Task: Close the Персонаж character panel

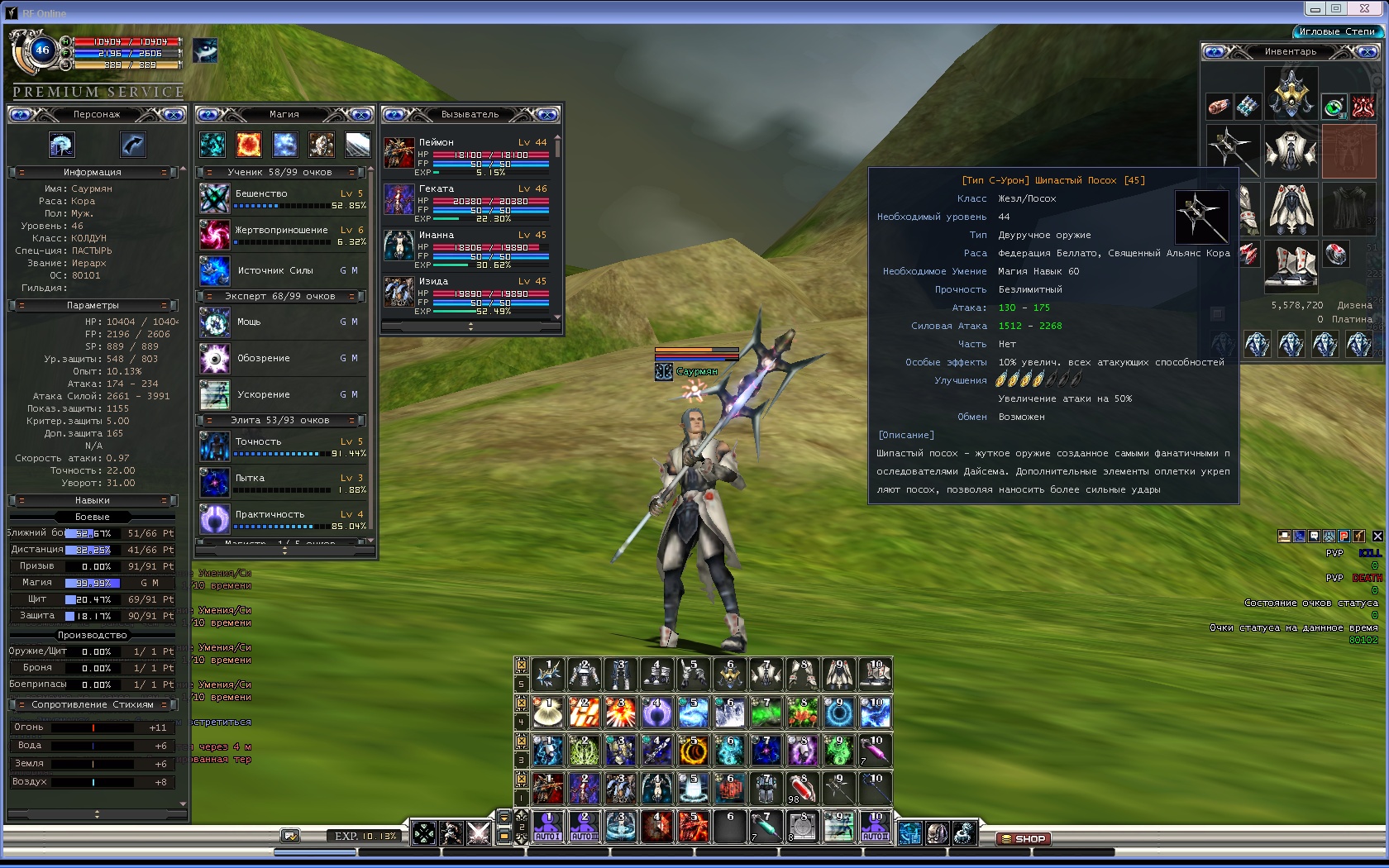Action: [x=174, y=114]
